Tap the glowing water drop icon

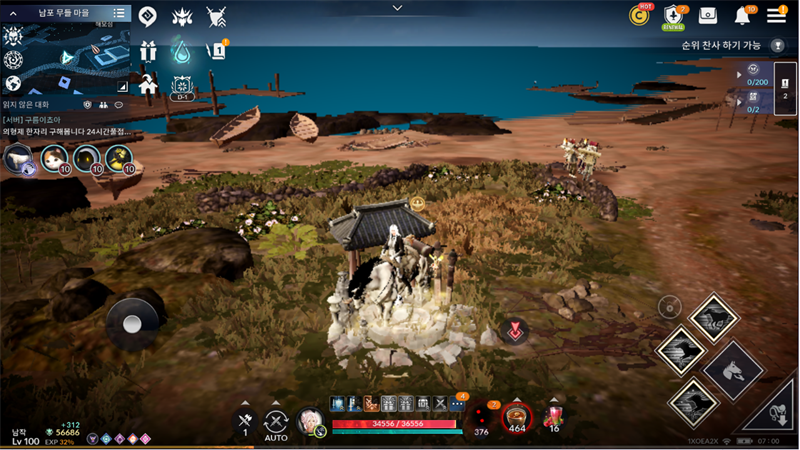(181, 50)
